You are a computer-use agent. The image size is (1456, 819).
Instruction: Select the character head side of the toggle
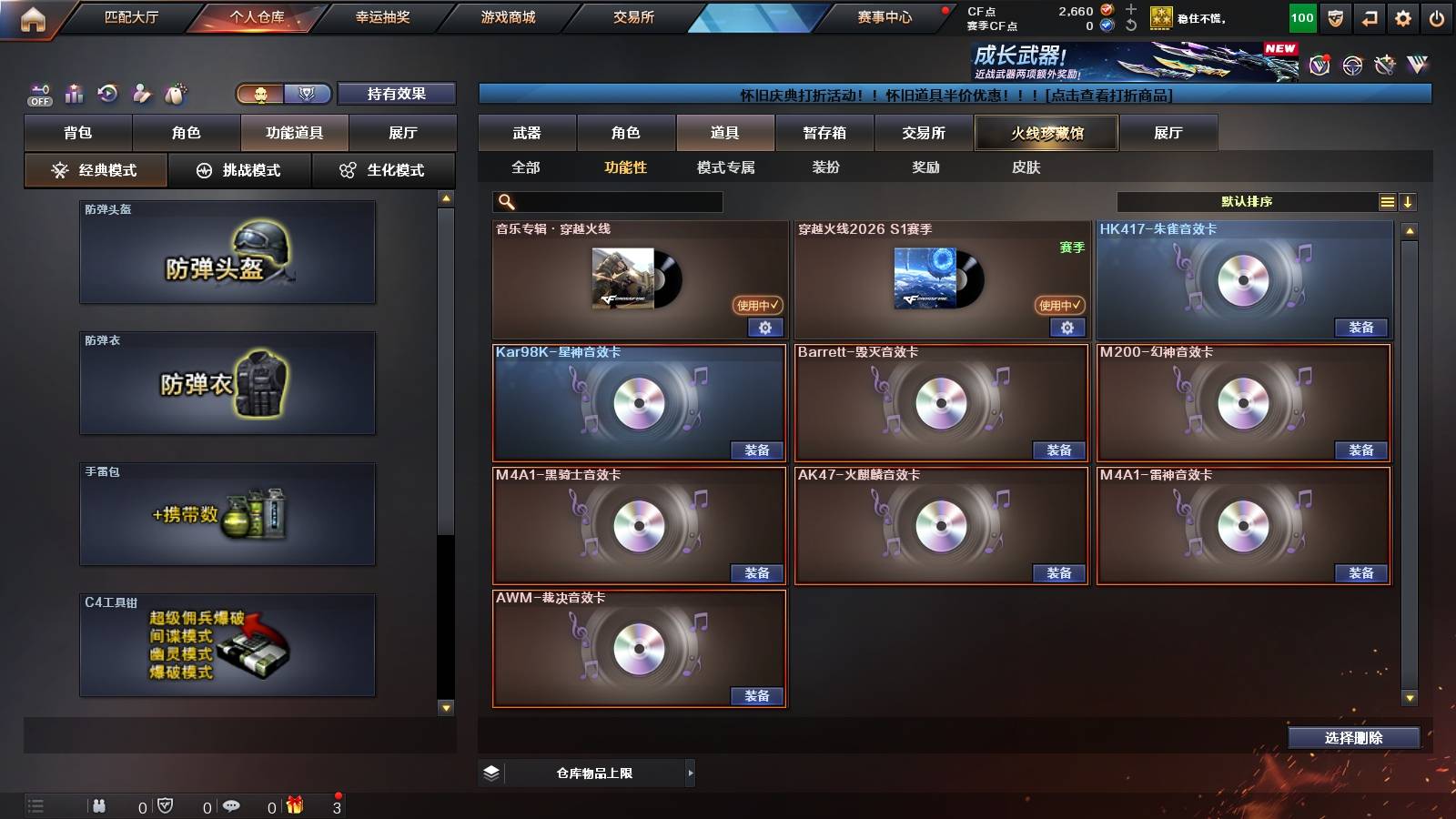pos(259,94)
